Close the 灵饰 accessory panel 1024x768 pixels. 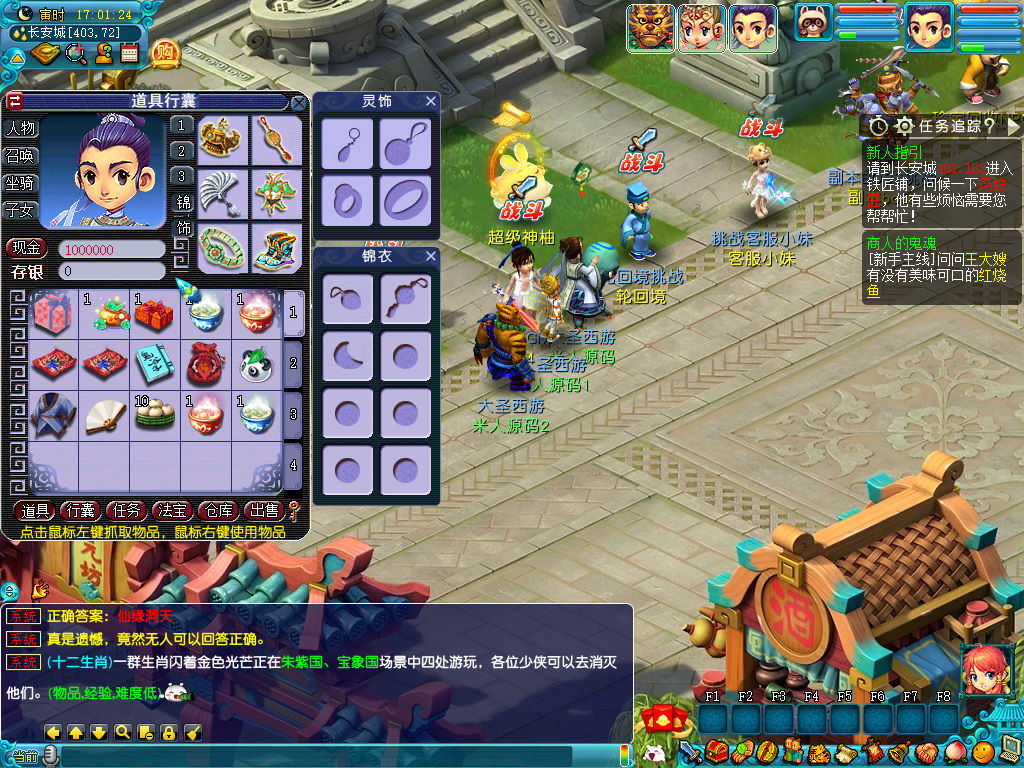click(x=431, y=101)
